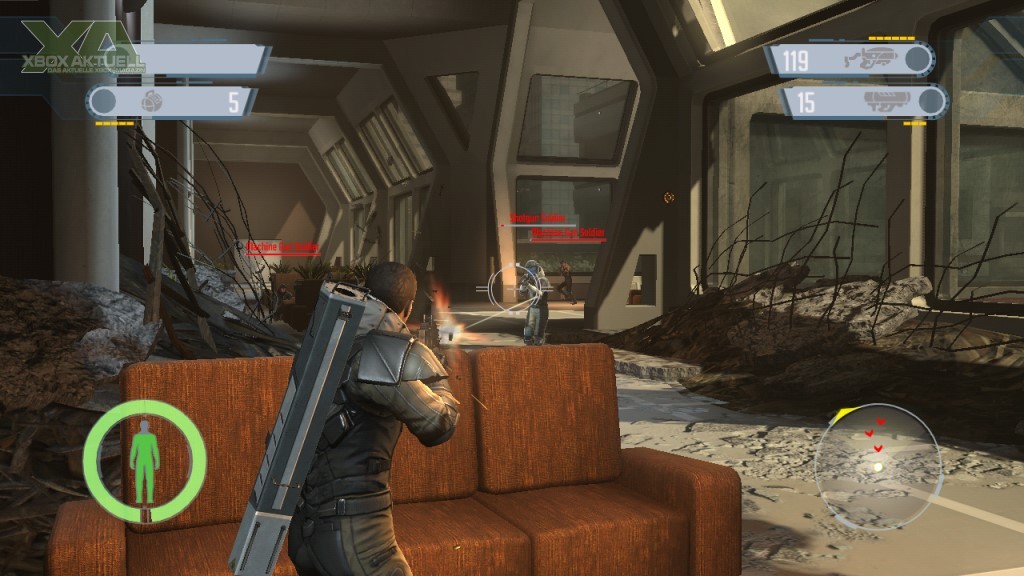Image resolution: width=1024 pixels, height=576 pixels.
Task: Click the Xbox Aktuell watermark logo
Action: pos(75,53)
